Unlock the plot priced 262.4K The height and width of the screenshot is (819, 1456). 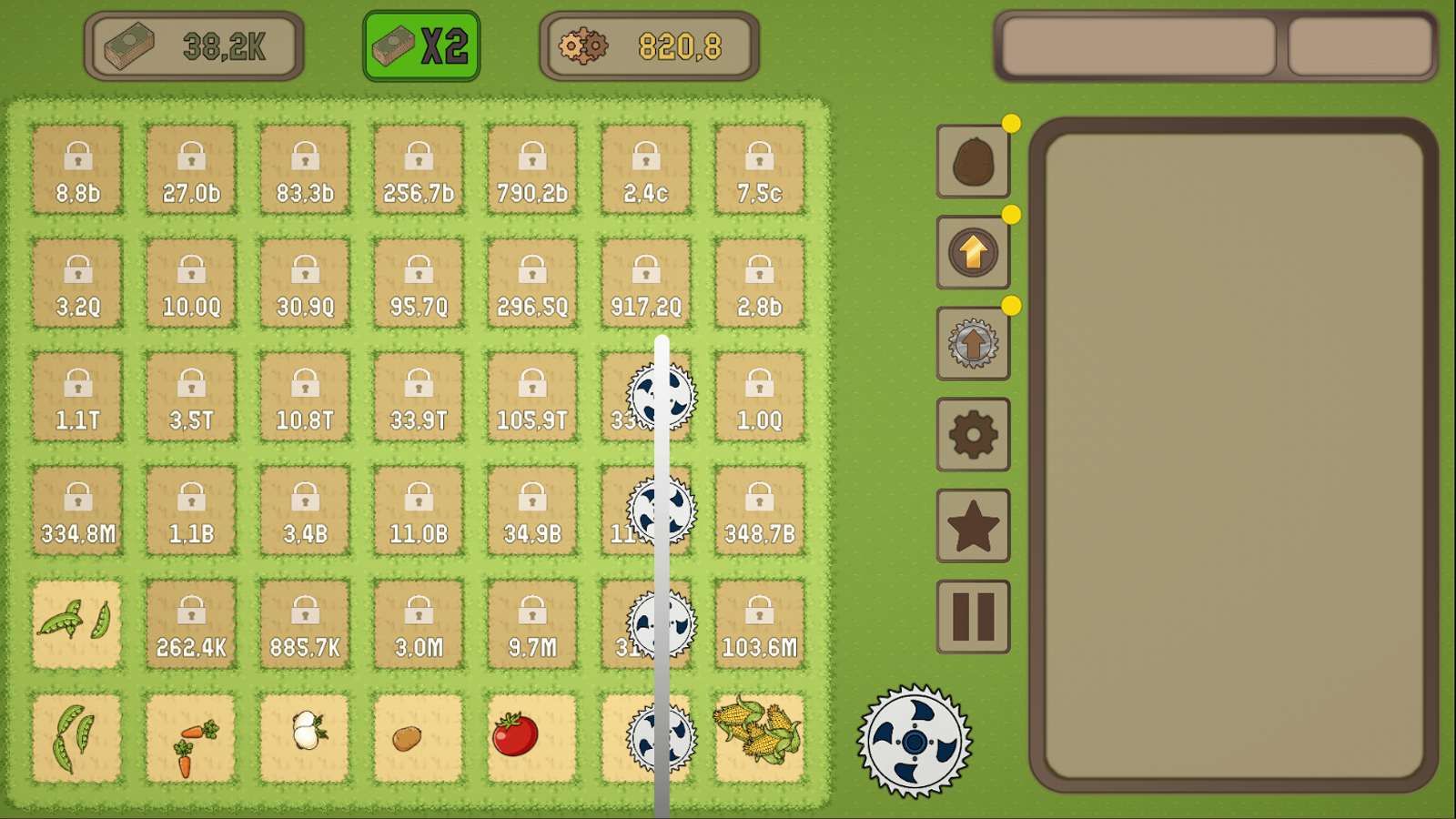(x=190, y=625)
